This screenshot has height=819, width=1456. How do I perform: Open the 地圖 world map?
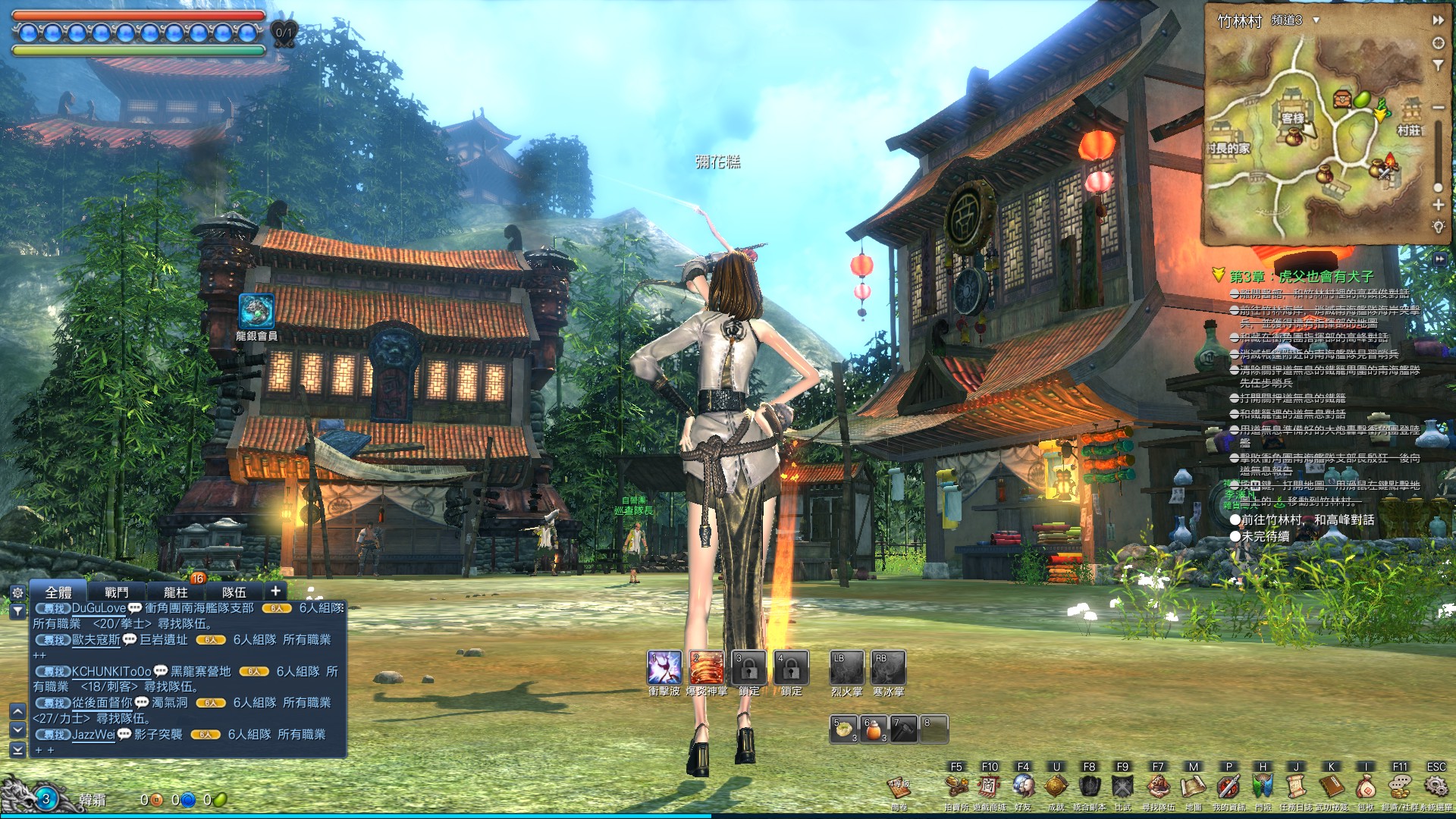pyautogui.click(x=1193, y=786)
